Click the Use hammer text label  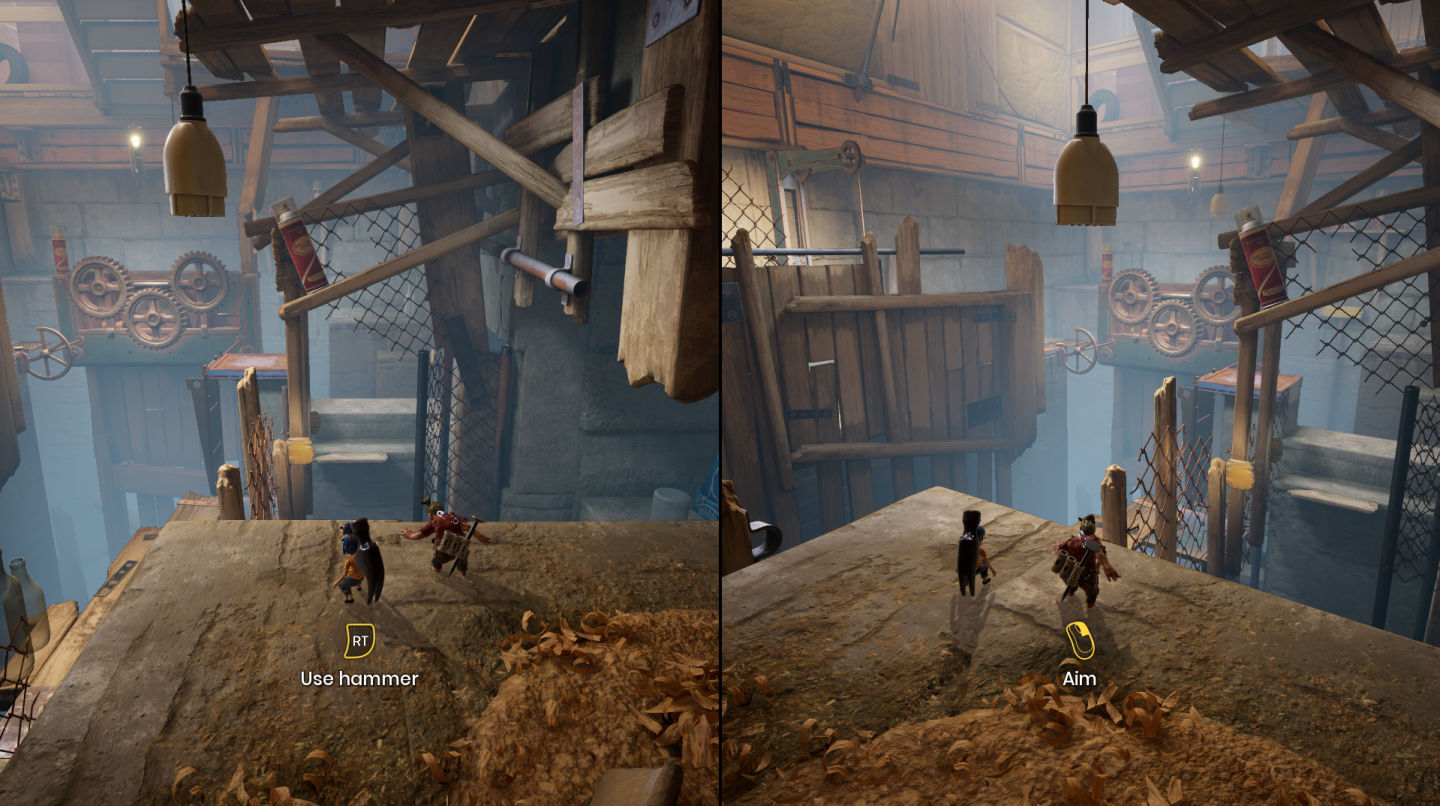[358, 679]
